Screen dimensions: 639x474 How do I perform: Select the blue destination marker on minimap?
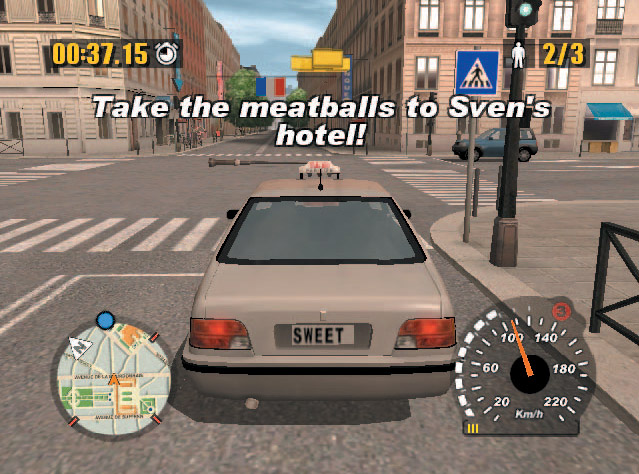point(105,320)
